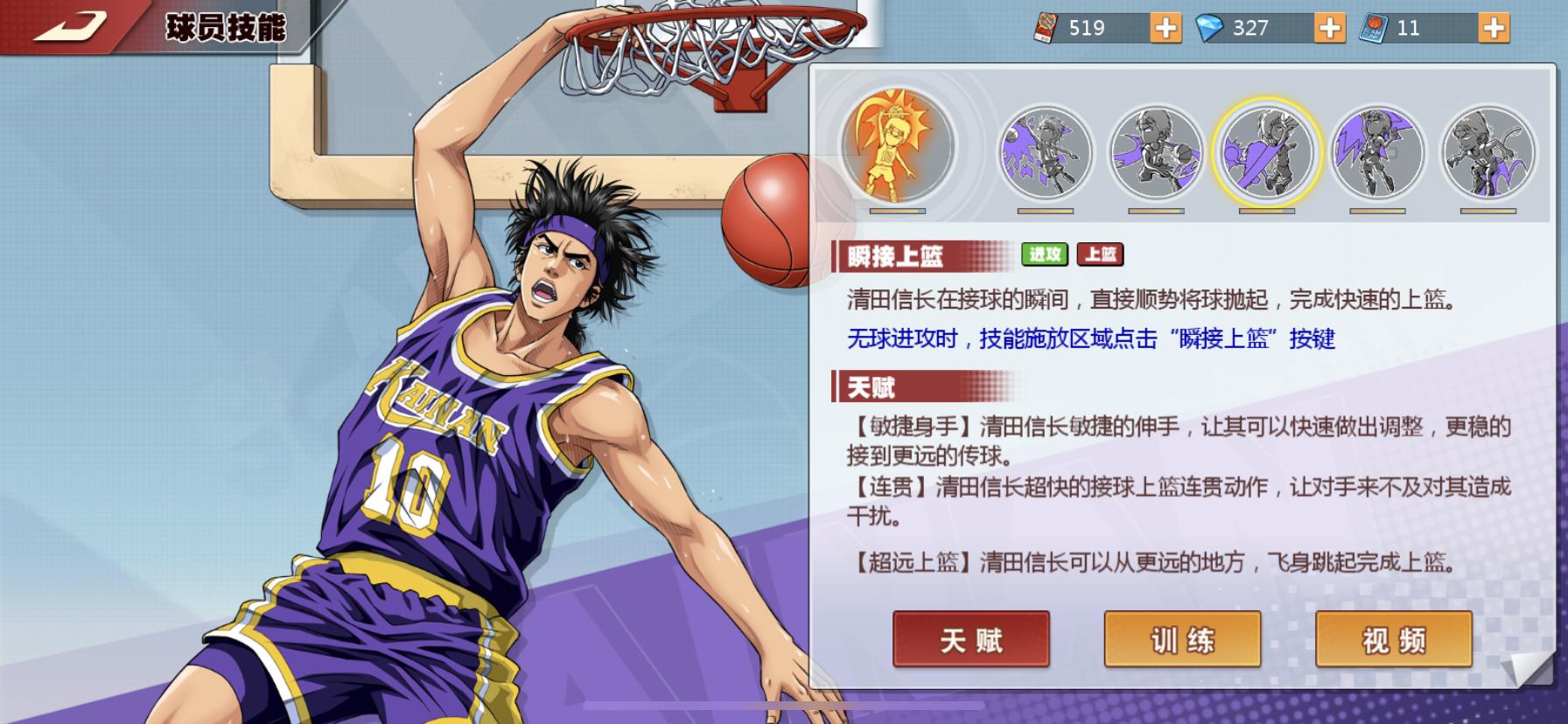Click the green 进攻 tag
Image resolution: width=1568 pixels, height=724 pixels.
[x=1046, y=254]
